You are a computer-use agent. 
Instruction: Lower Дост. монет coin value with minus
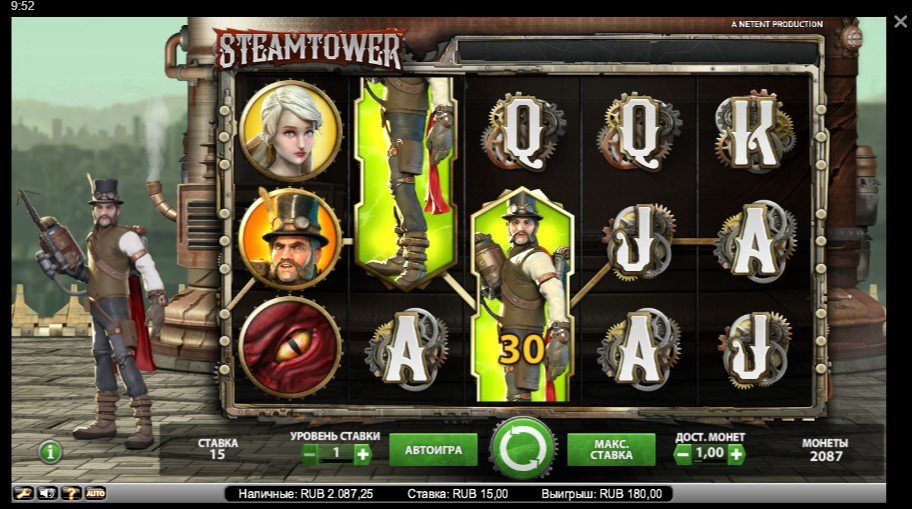pos(684,454)
